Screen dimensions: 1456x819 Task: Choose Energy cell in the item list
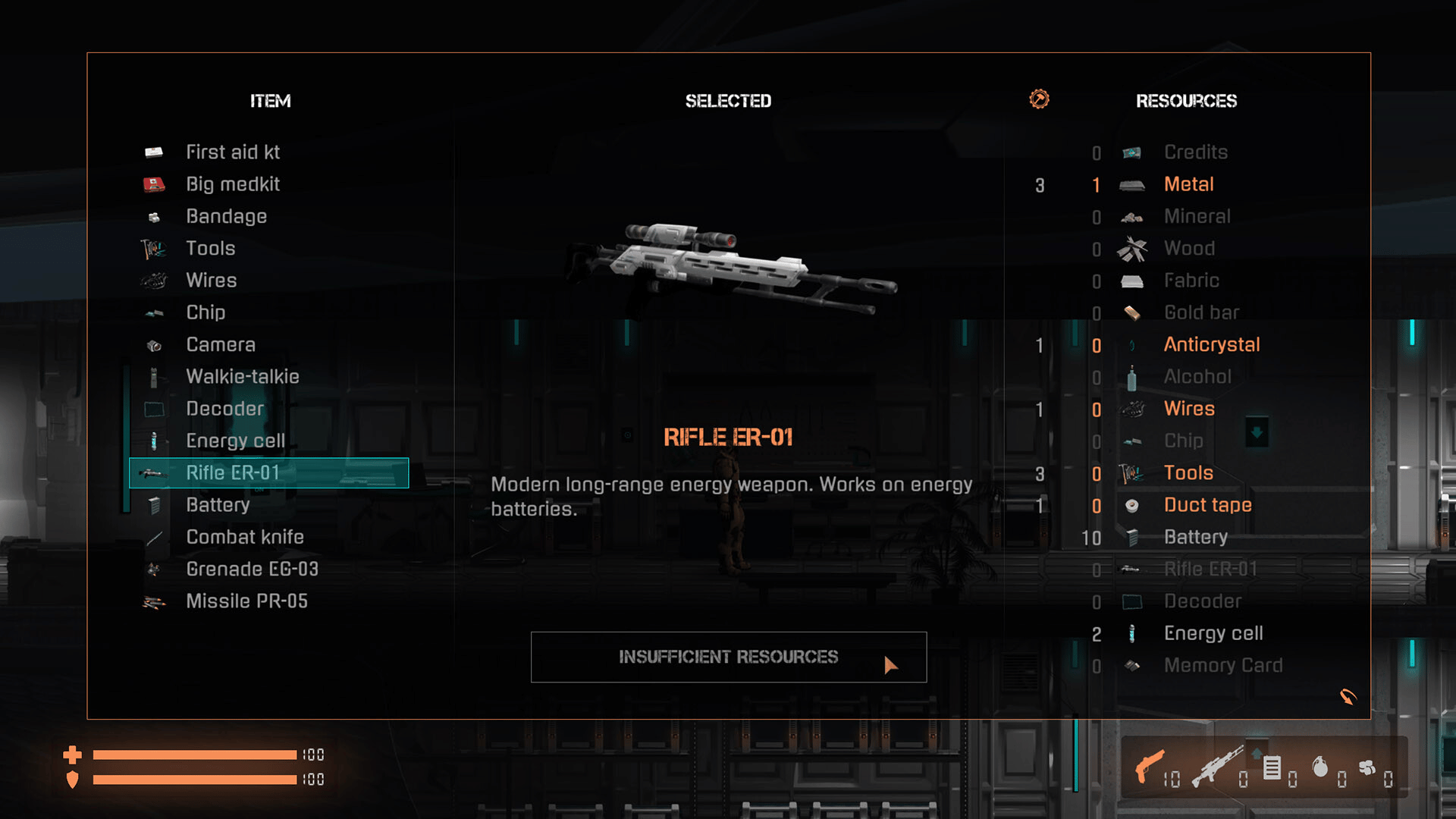(235, 441)
